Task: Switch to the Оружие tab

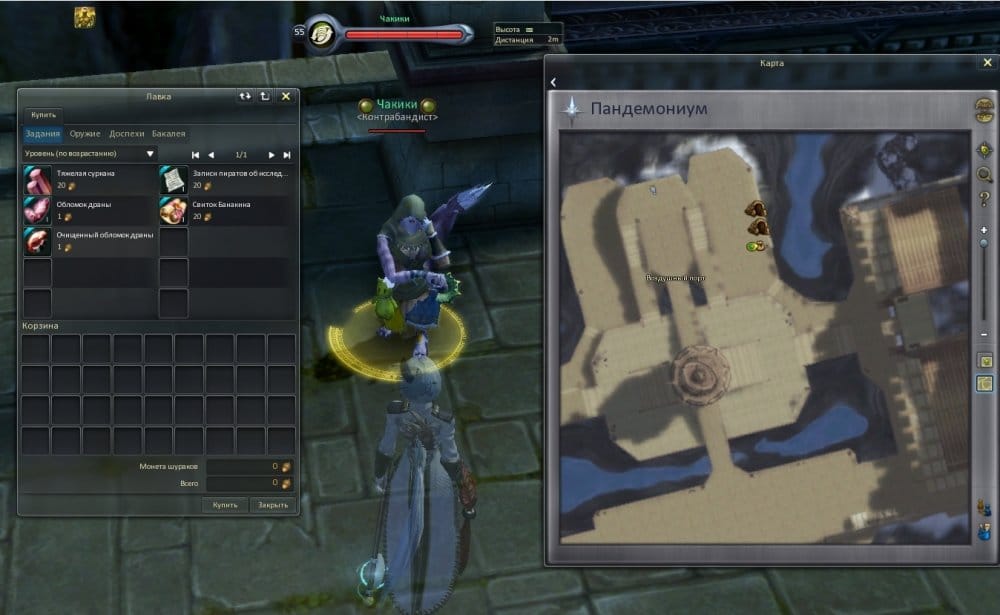Action: 85,133
